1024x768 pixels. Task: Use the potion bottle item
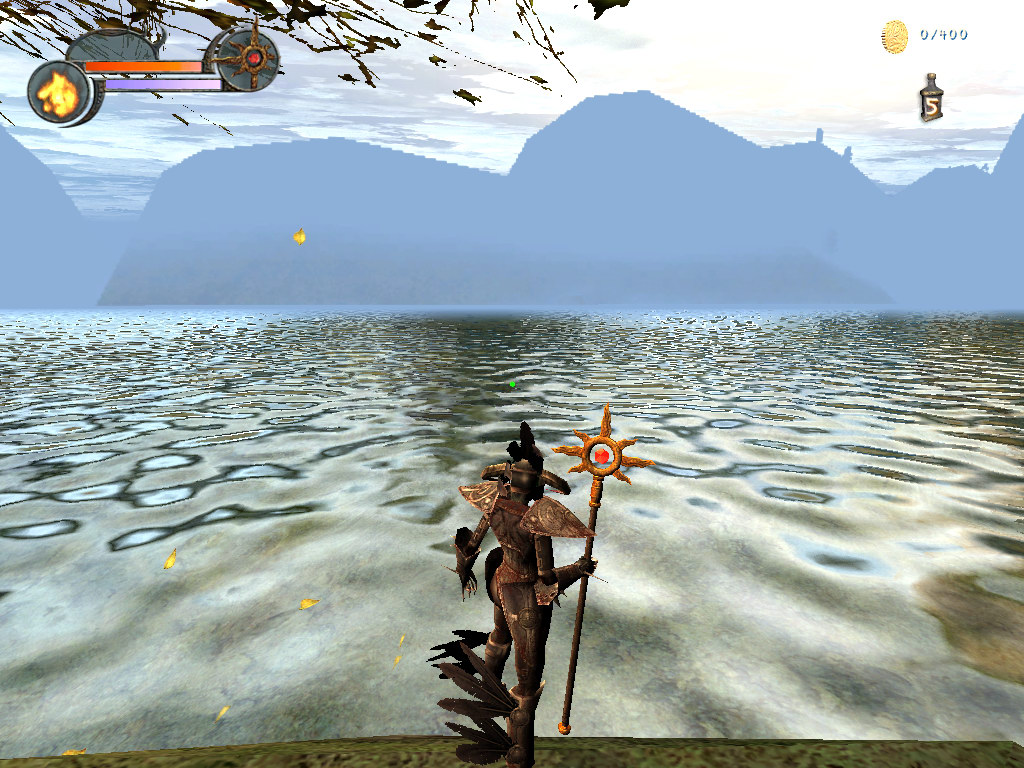(x=931, y=99)
